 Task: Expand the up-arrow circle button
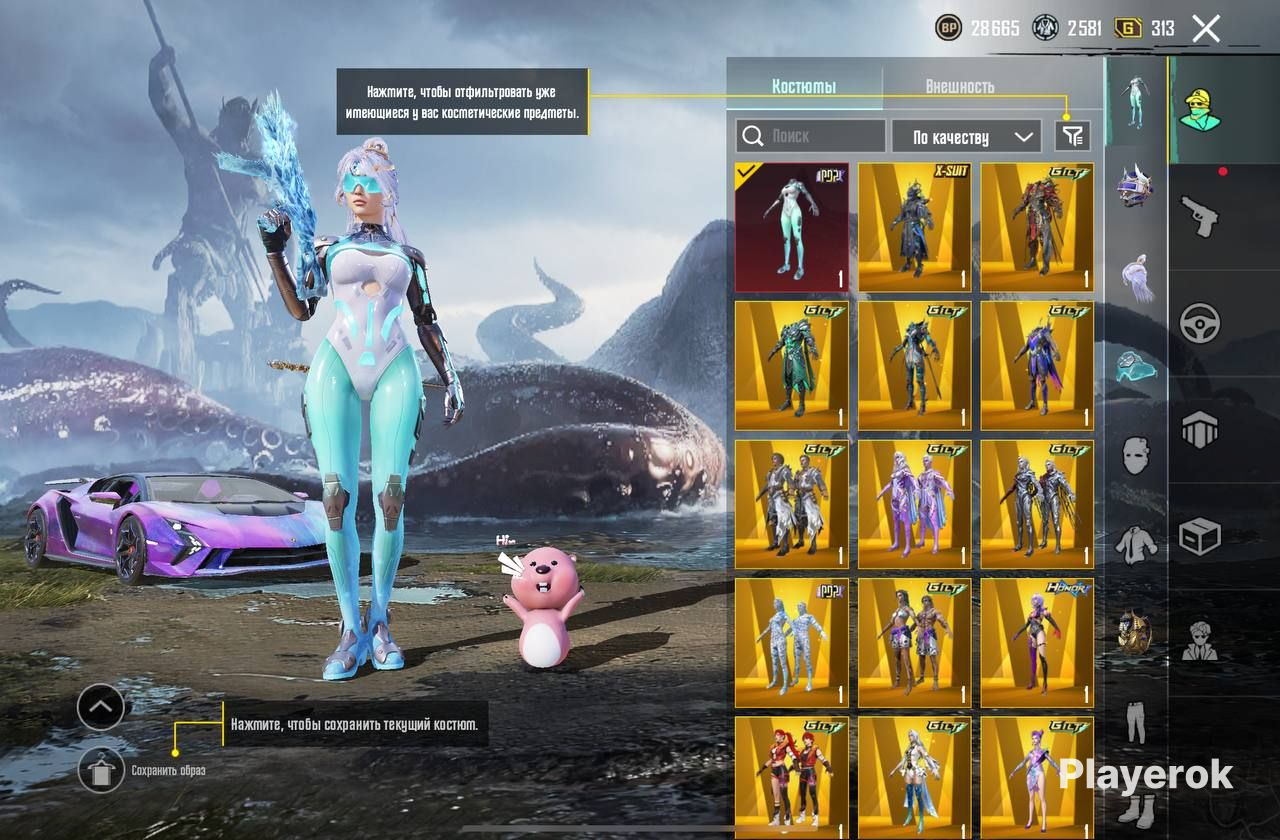101,707
